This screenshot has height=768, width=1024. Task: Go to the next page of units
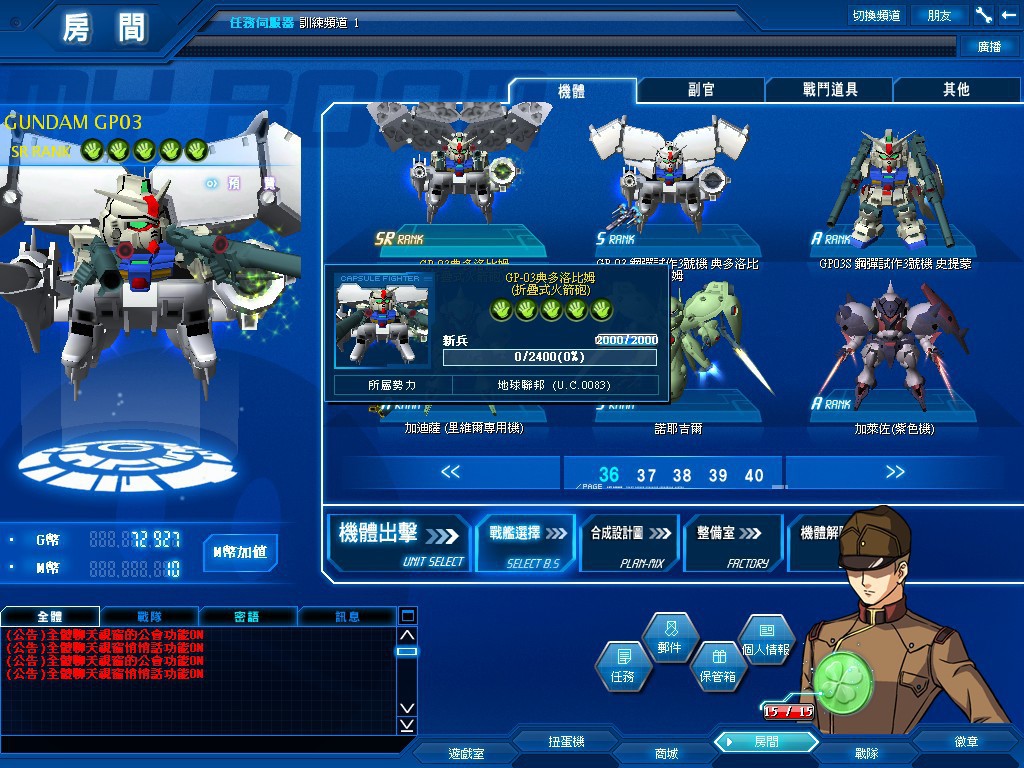[x=894, y=472]
